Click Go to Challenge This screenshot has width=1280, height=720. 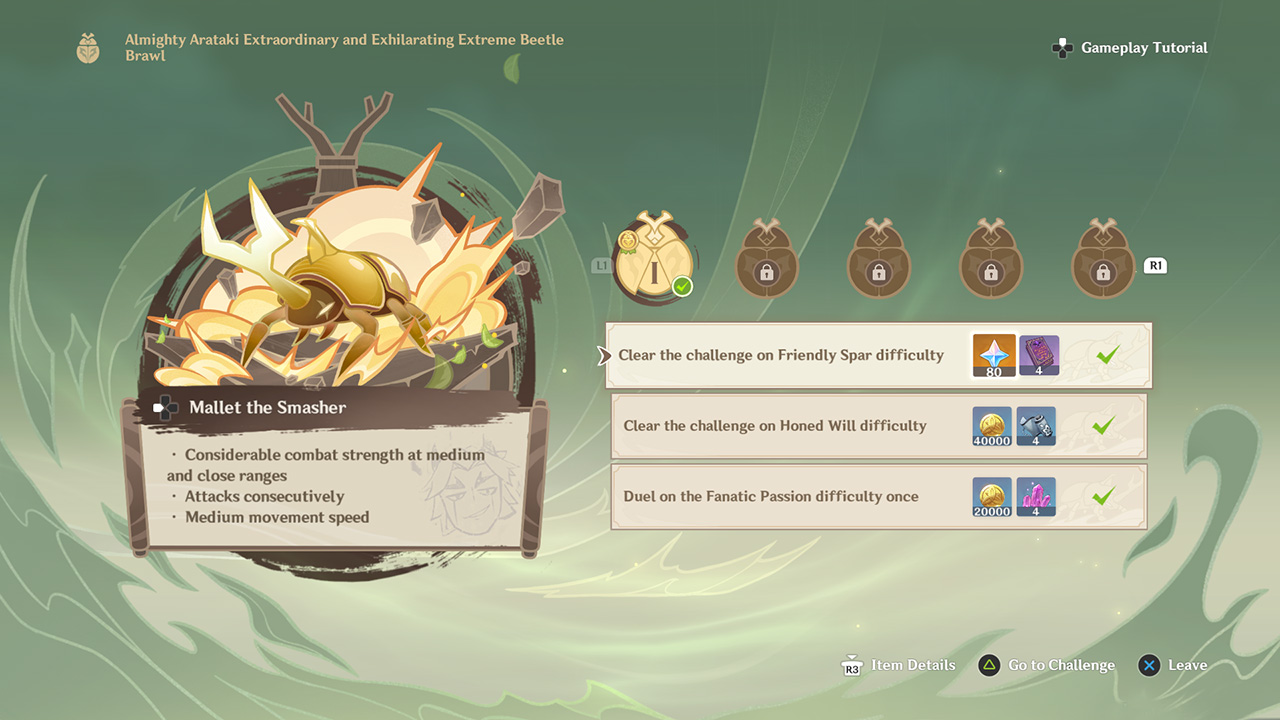click(1047, 665)
